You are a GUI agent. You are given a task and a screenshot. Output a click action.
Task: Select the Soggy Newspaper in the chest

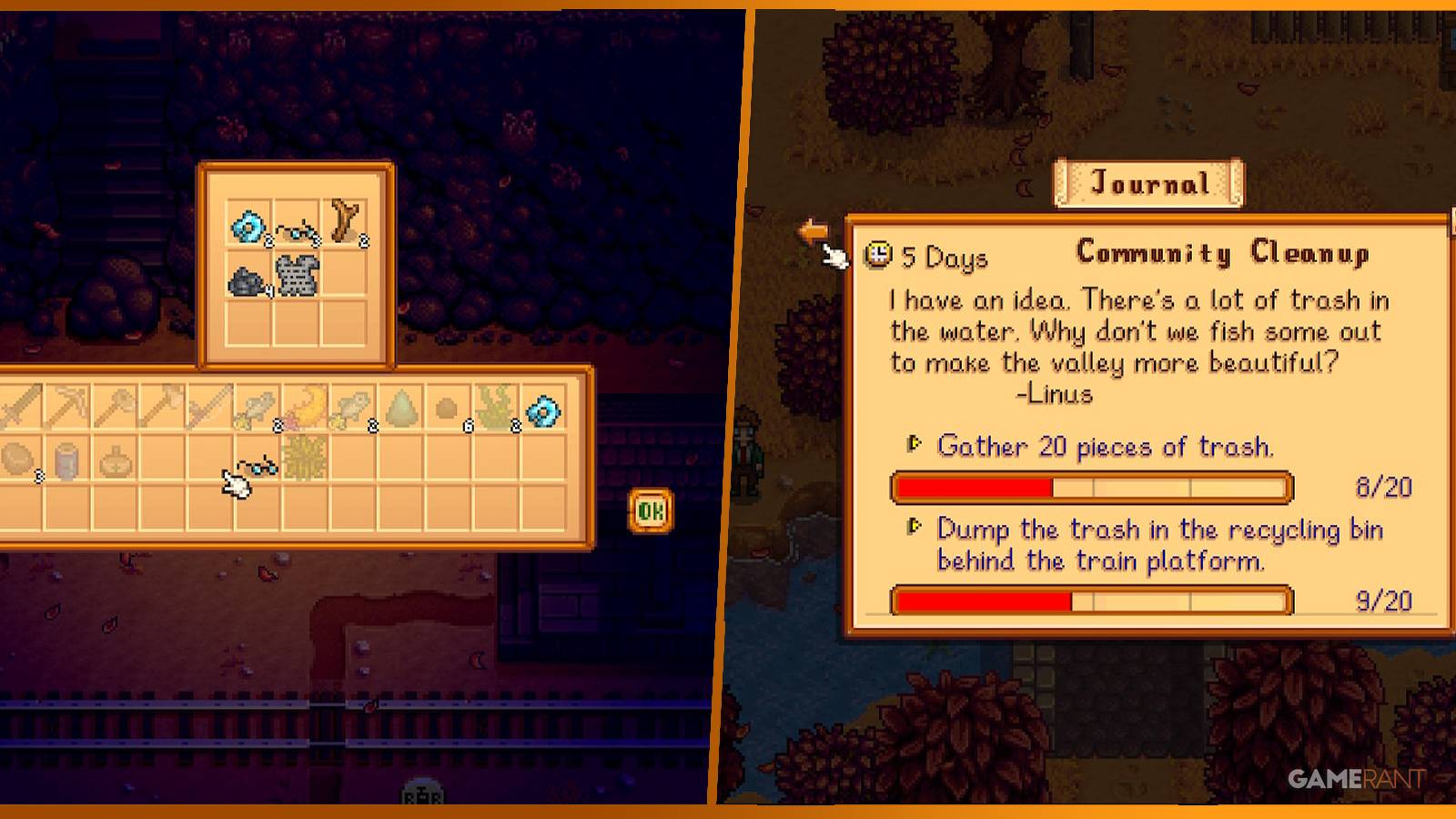coord(296,278)
